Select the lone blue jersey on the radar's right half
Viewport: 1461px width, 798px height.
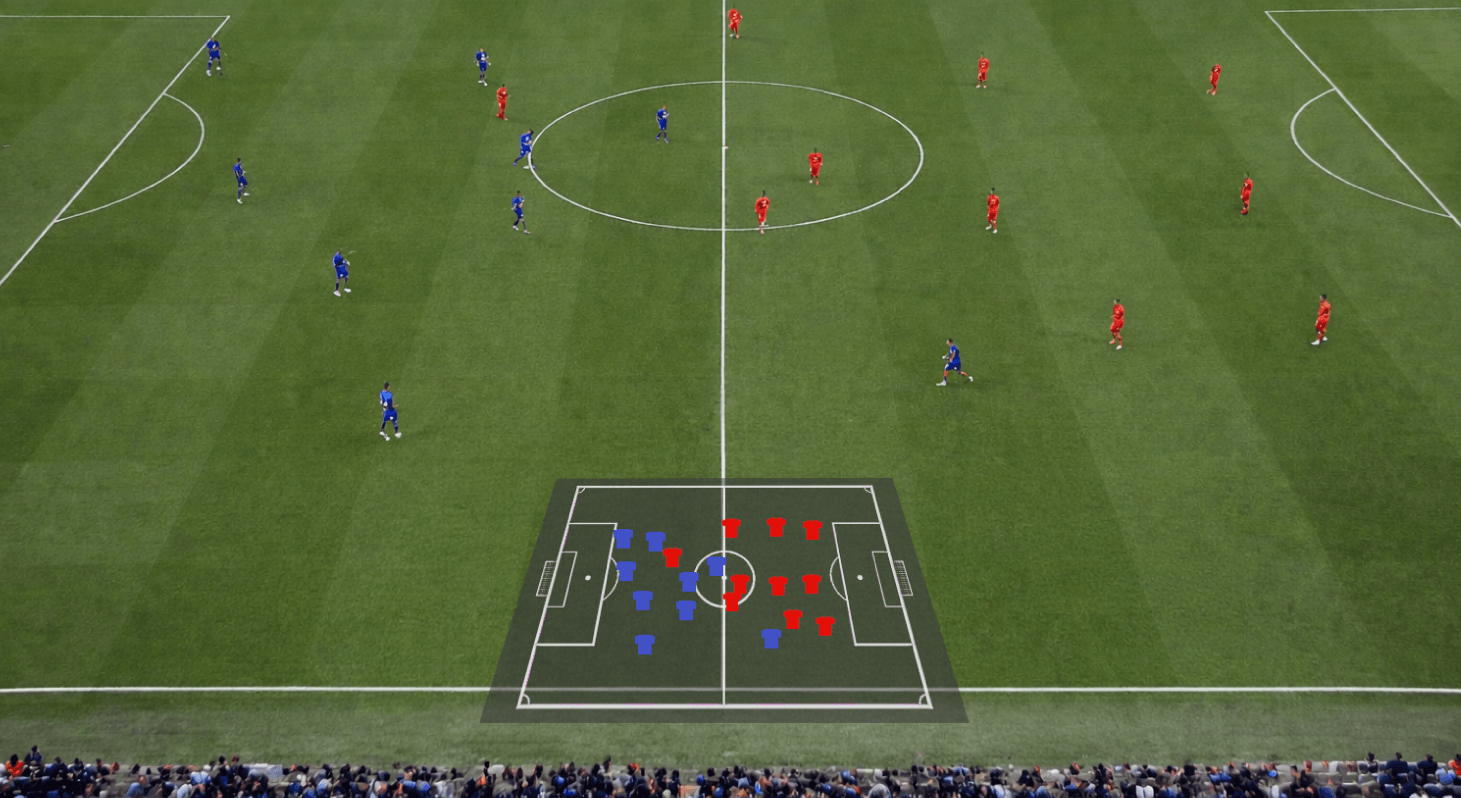pos(770,638)
